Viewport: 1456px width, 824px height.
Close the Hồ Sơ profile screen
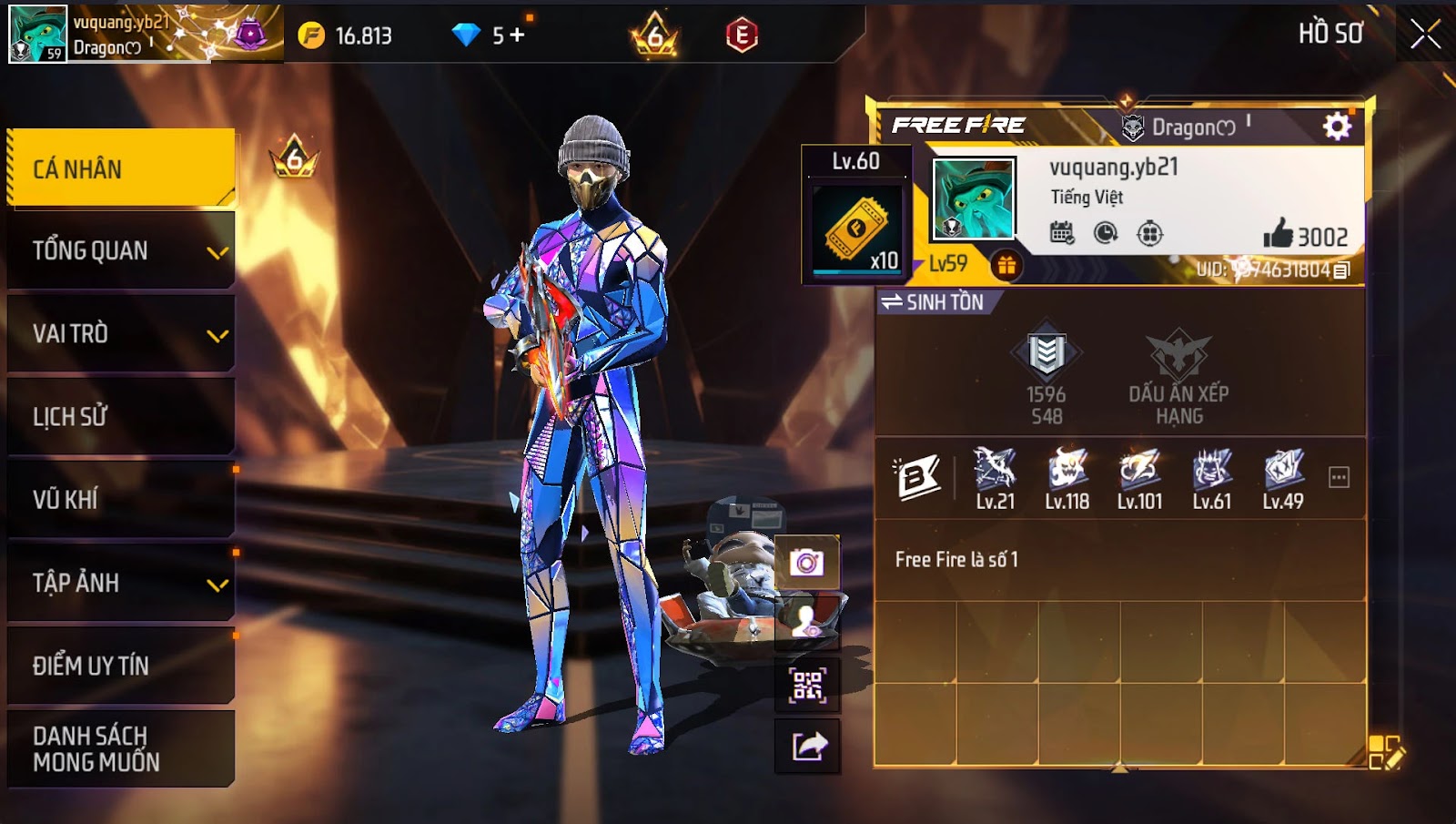click(x=1425, y=35)
